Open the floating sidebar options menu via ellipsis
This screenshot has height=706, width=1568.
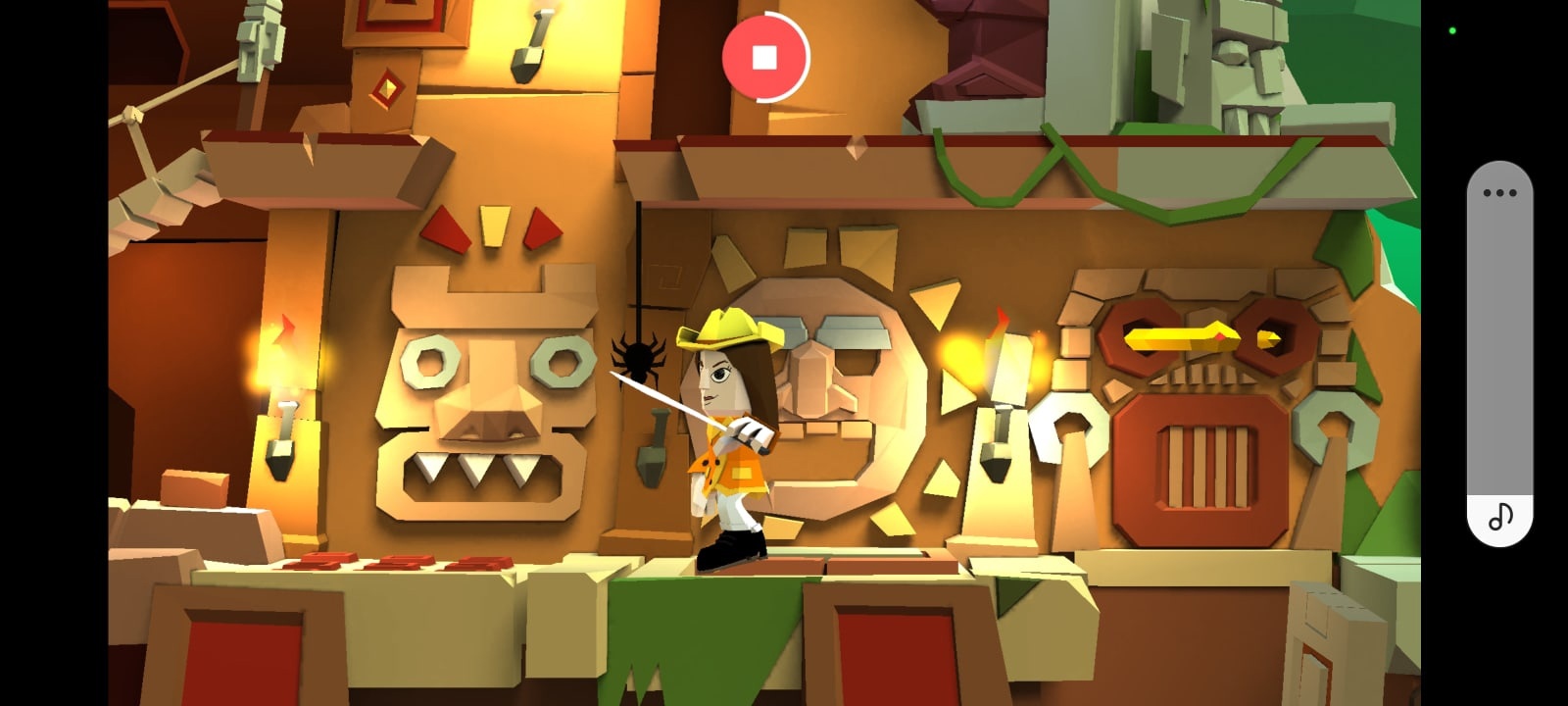click(x=1497, y=193)
